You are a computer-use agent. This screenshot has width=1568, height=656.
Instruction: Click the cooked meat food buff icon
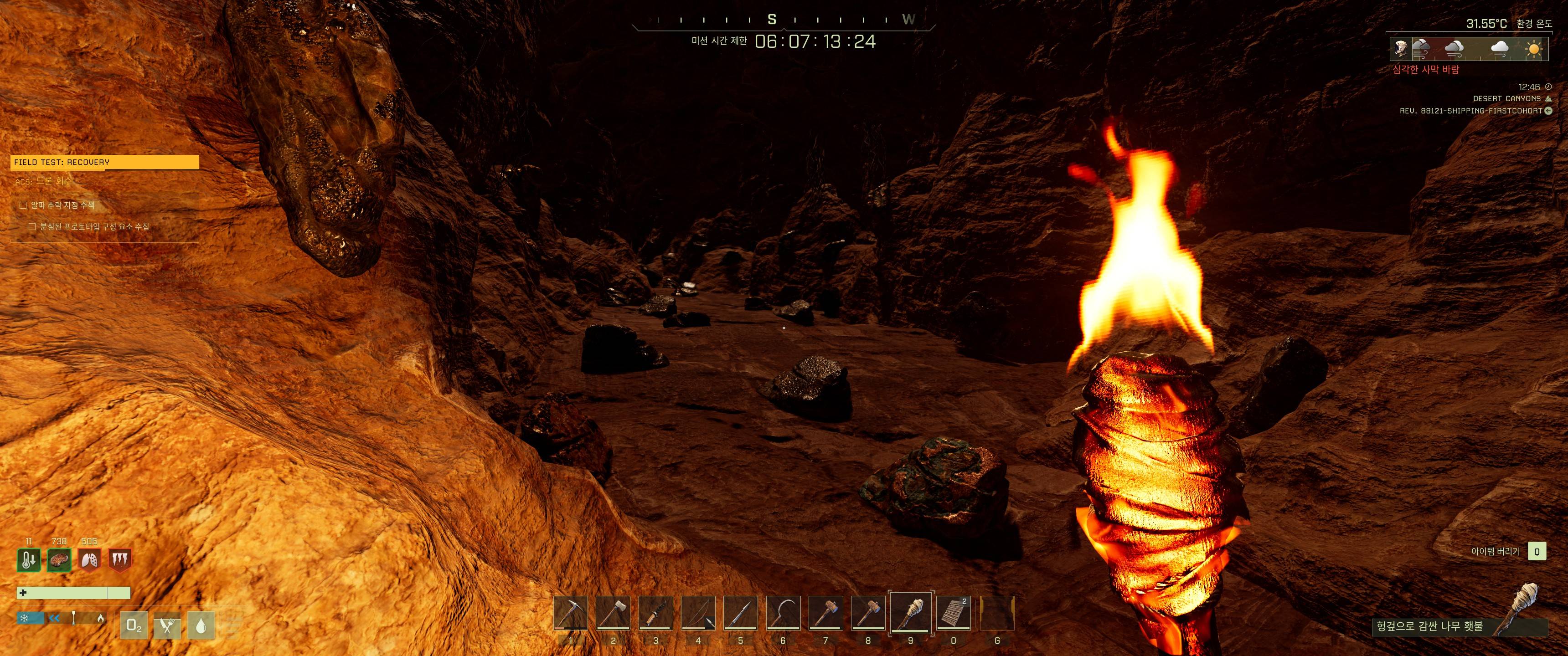pyautogui.click(x=59, y=560)
